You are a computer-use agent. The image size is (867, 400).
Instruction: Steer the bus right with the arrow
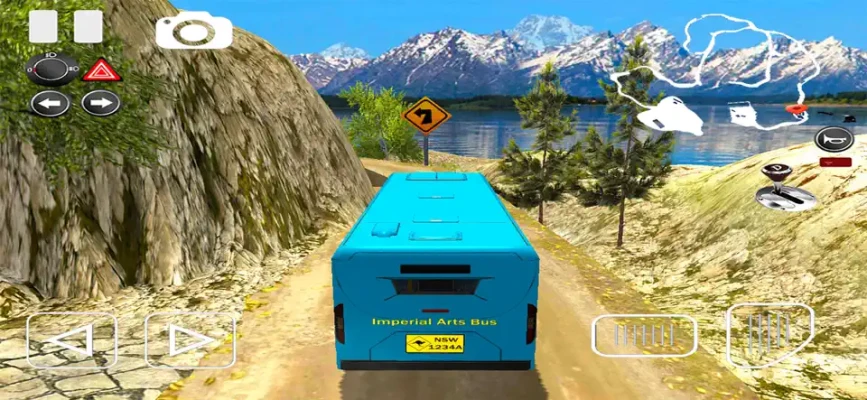point(190,340)
